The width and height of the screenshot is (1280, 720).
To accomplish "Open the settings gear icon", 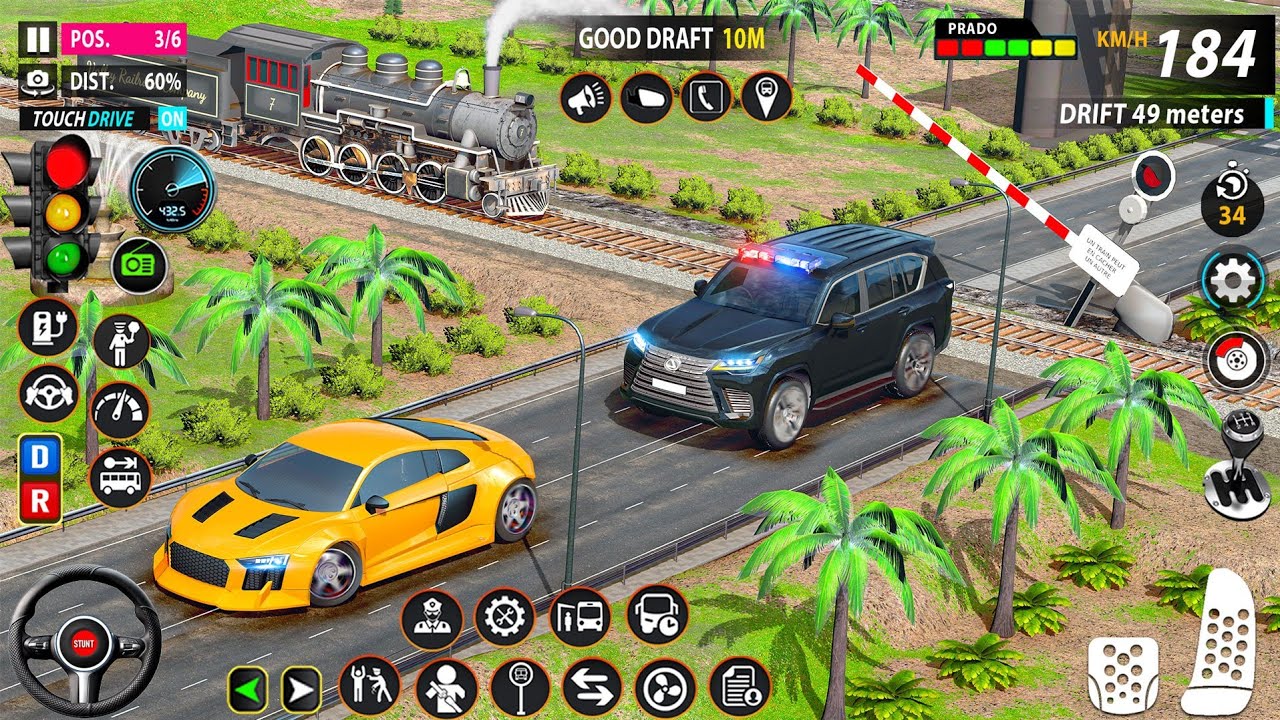I will click(1234, 283).
